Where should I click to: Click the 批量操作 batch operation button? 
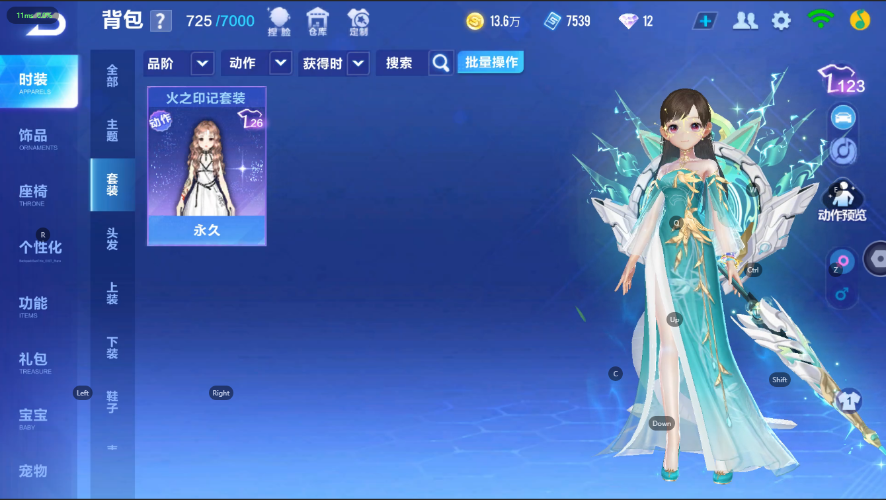coord(490,62)
